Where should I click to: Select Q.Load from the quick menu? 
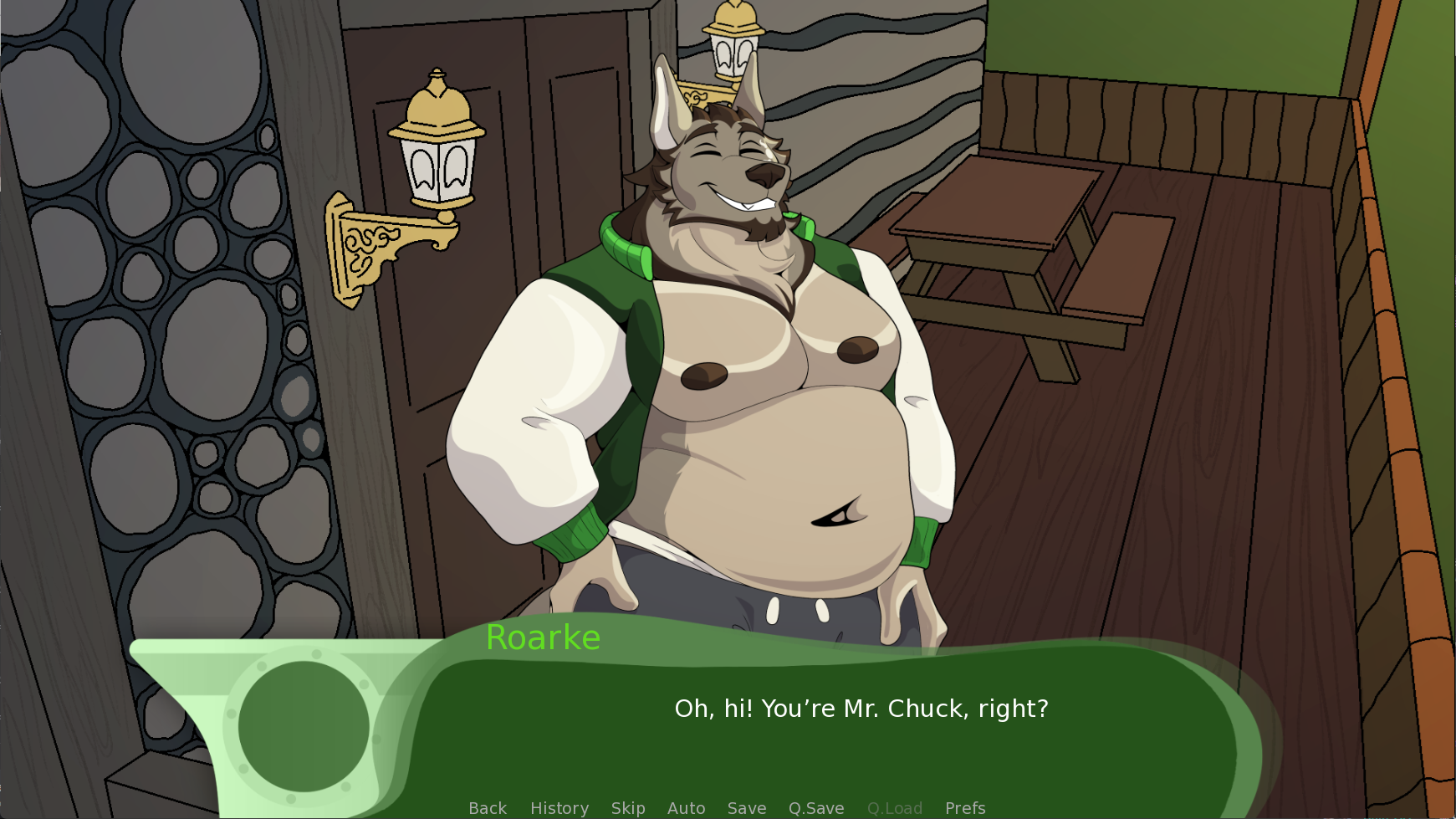894,807
